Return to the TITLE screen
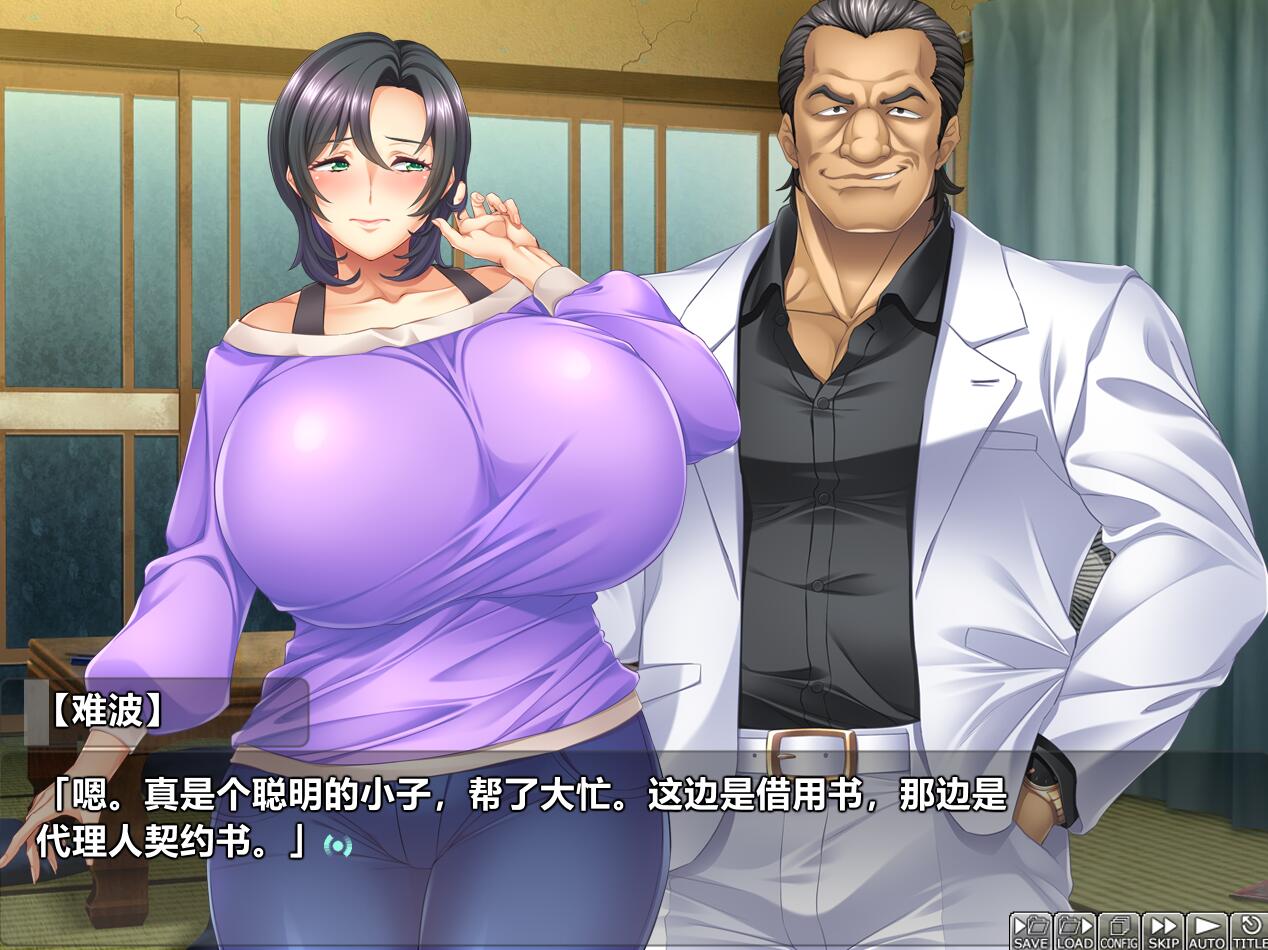 1249,931
